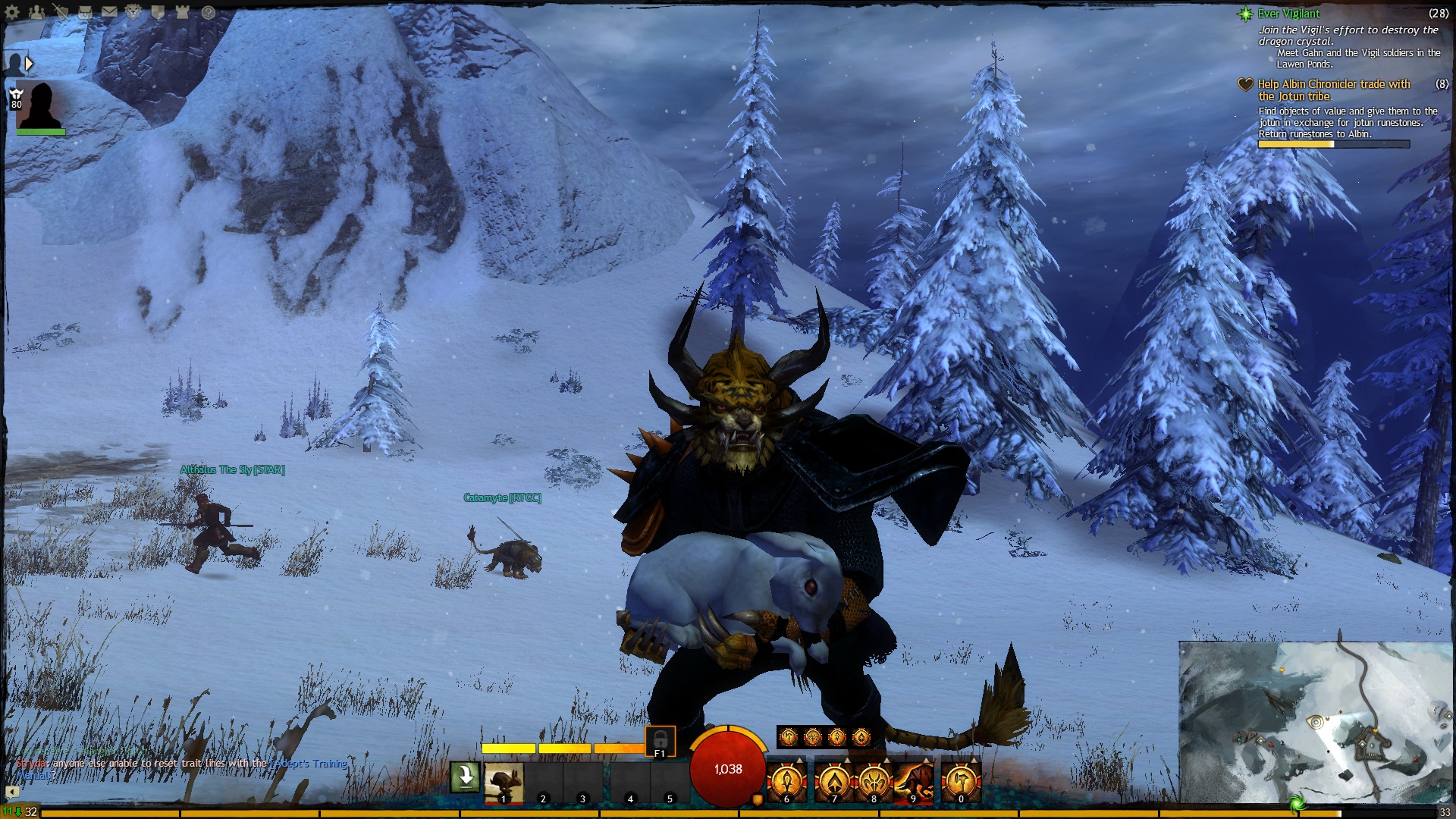The height and width of the screenshot is (819, 1456).
Task: Click the Ever Vigilant story objective
Action: [1288, 14]
